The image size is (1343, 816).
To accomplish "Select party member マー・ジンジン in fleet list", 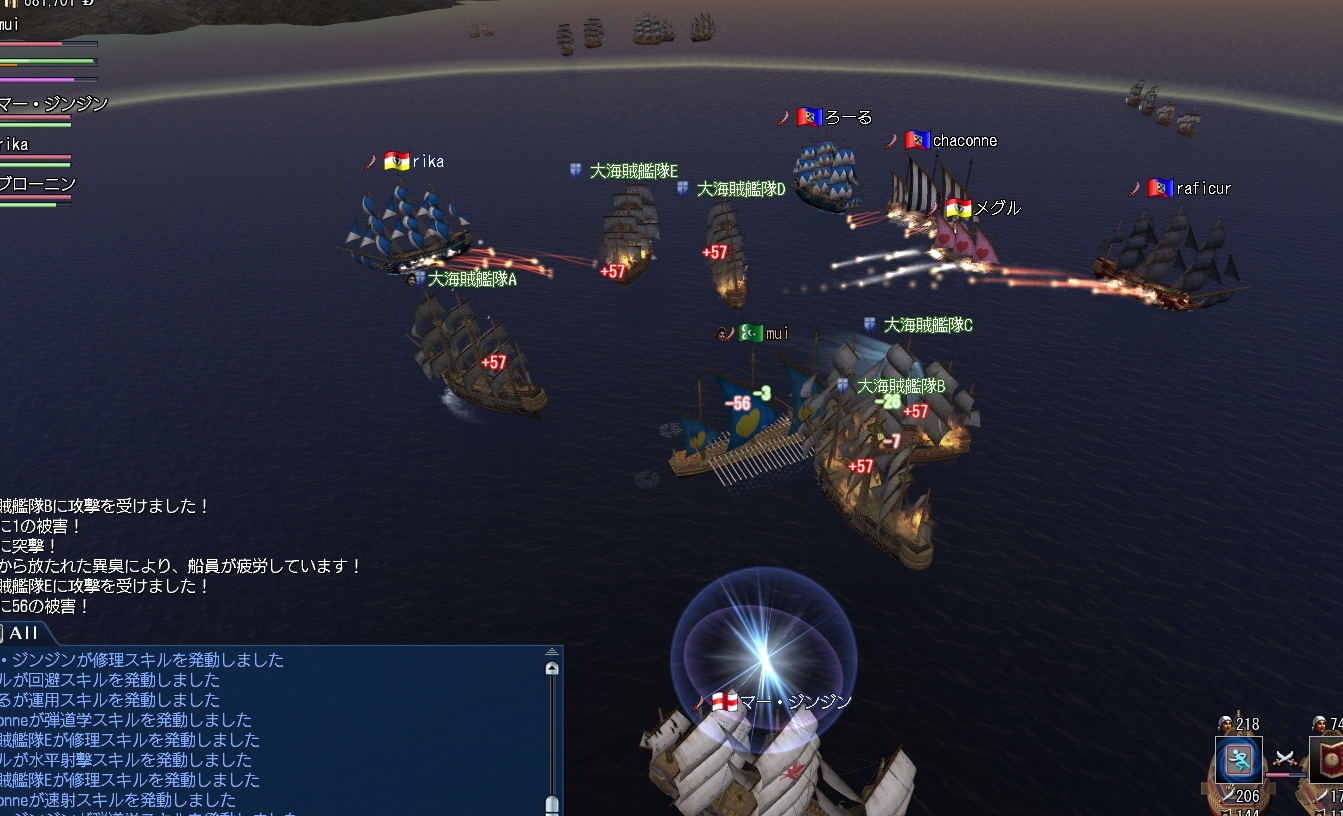I will click(x=54, y=104).
